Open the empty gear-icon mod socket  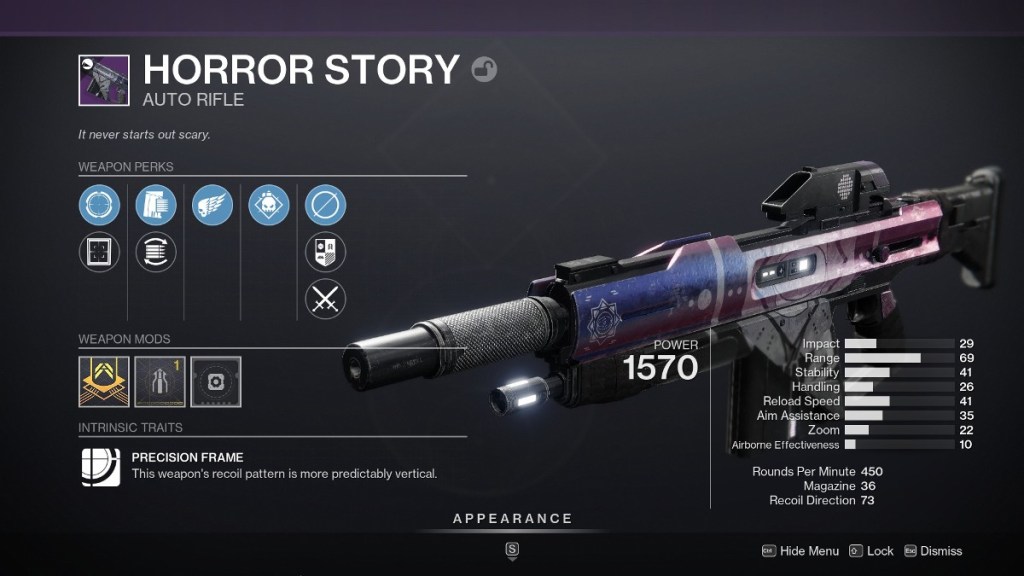tap(216, 382)
